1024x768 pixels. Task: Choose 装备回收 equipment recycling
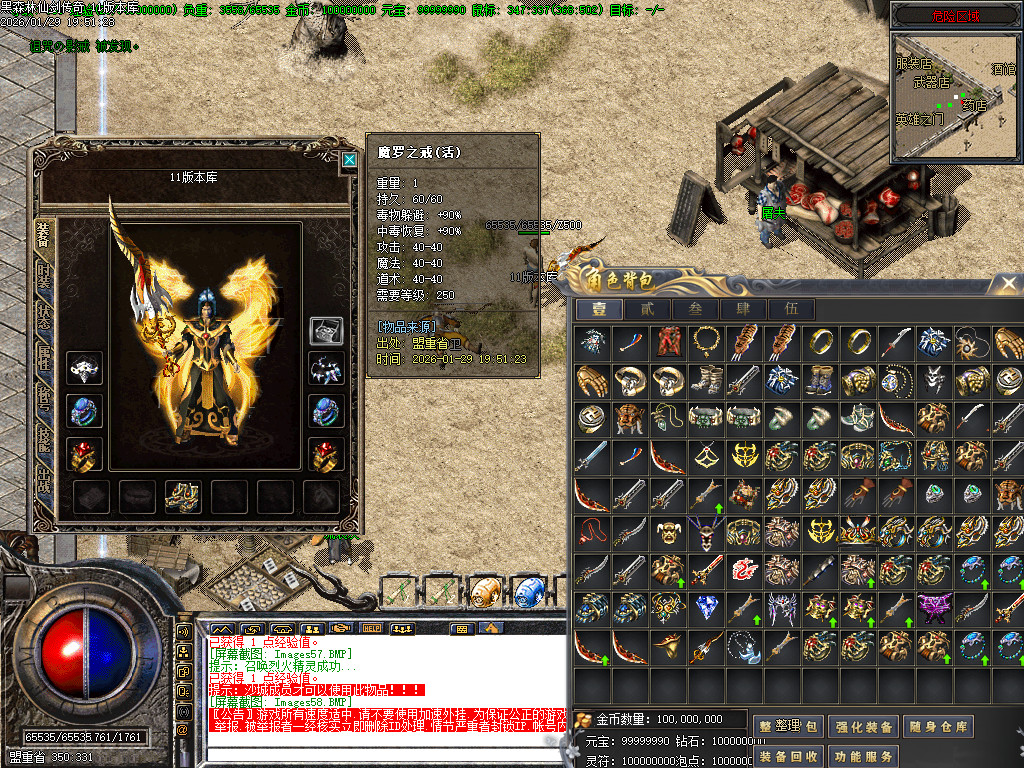(789, 757)
